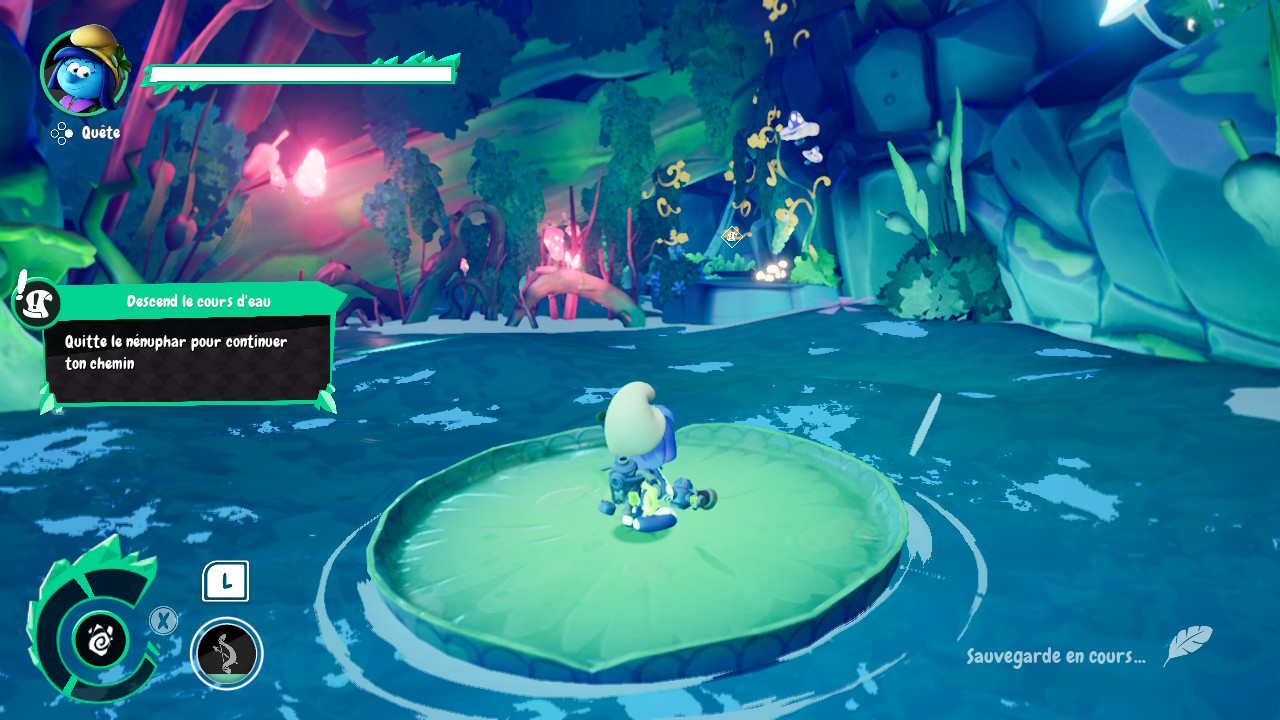
Task: Activate the swirl ability in the green gauge
Action: tap(101, 639)
